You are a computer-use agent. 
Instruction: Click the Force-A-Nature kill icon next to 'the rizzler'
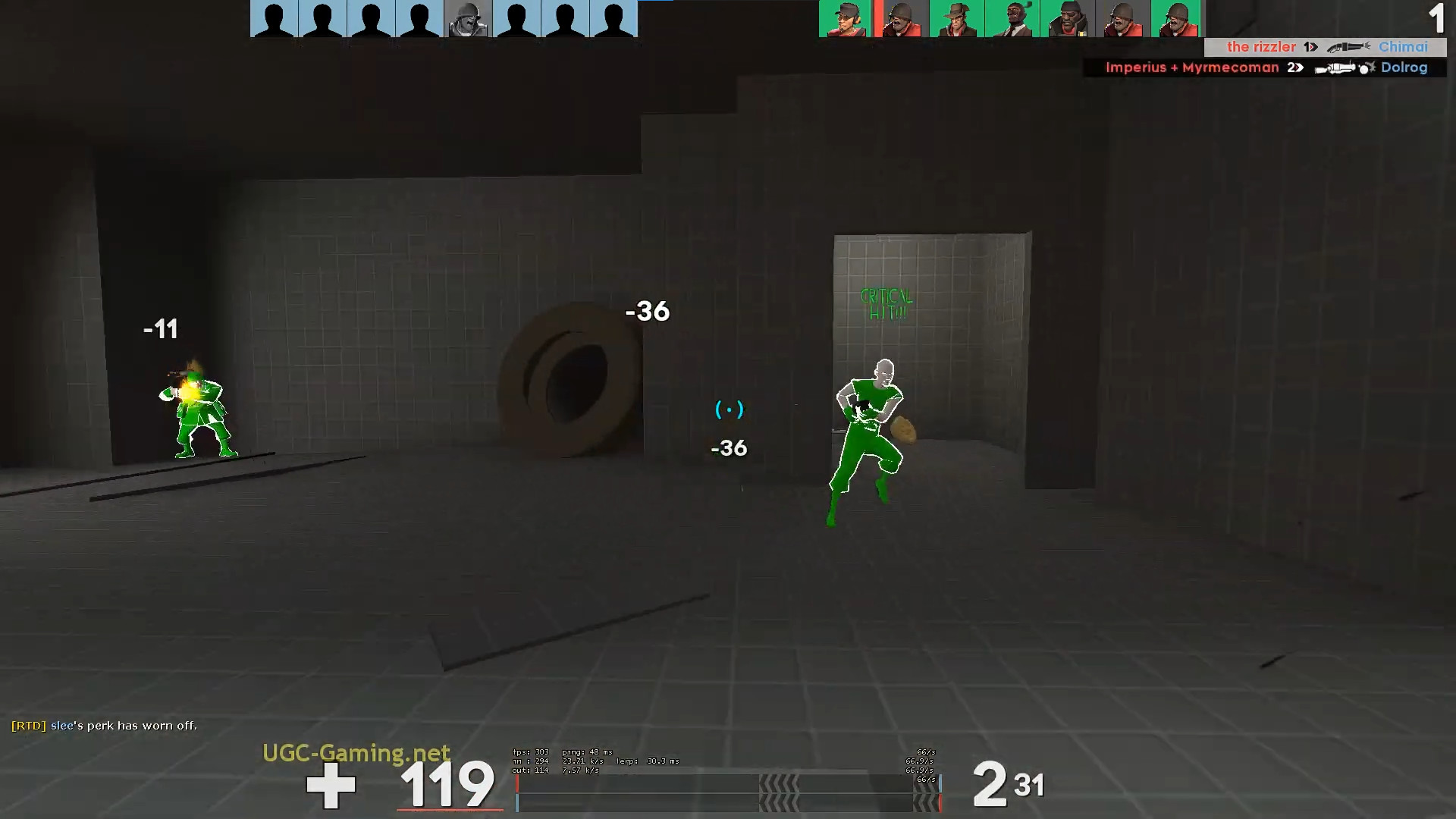pos(1346,47)
